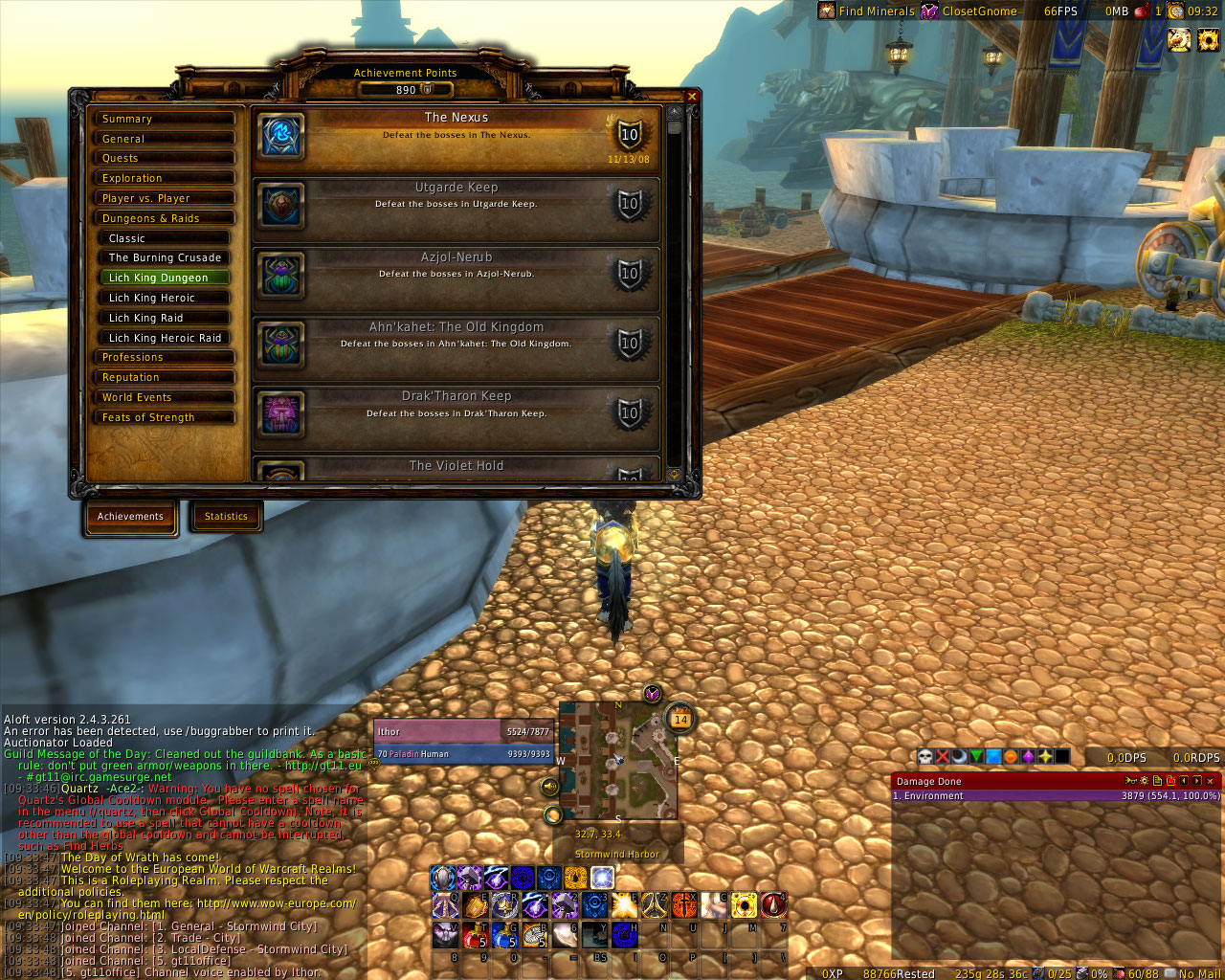The height and width of the screenshot is (980, 1225).
Task: Click the Stormwind Harbor minimap
Action: pos(617,761)
